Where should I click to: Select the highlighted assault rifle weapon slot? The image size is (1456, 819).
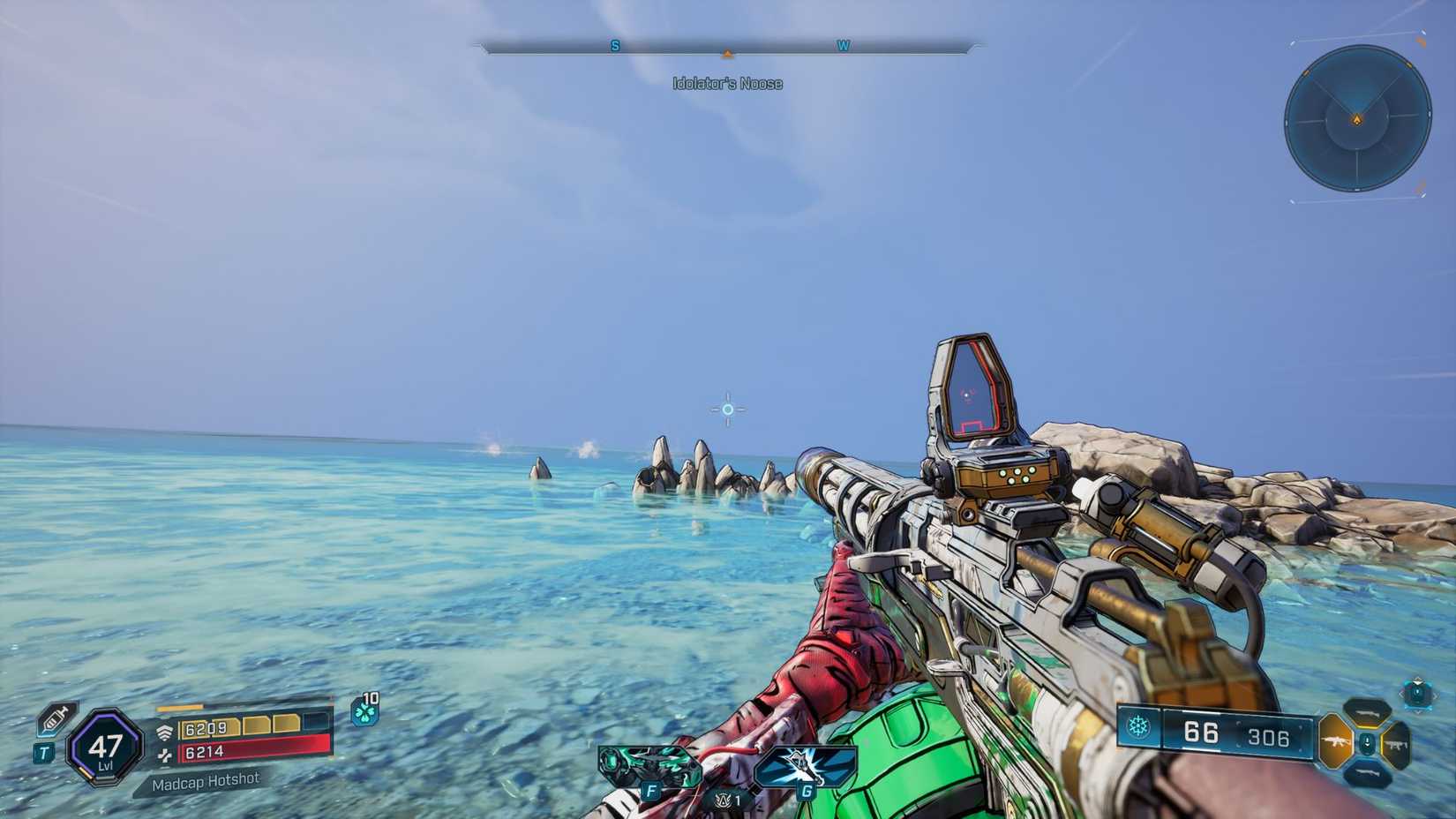1336,740
